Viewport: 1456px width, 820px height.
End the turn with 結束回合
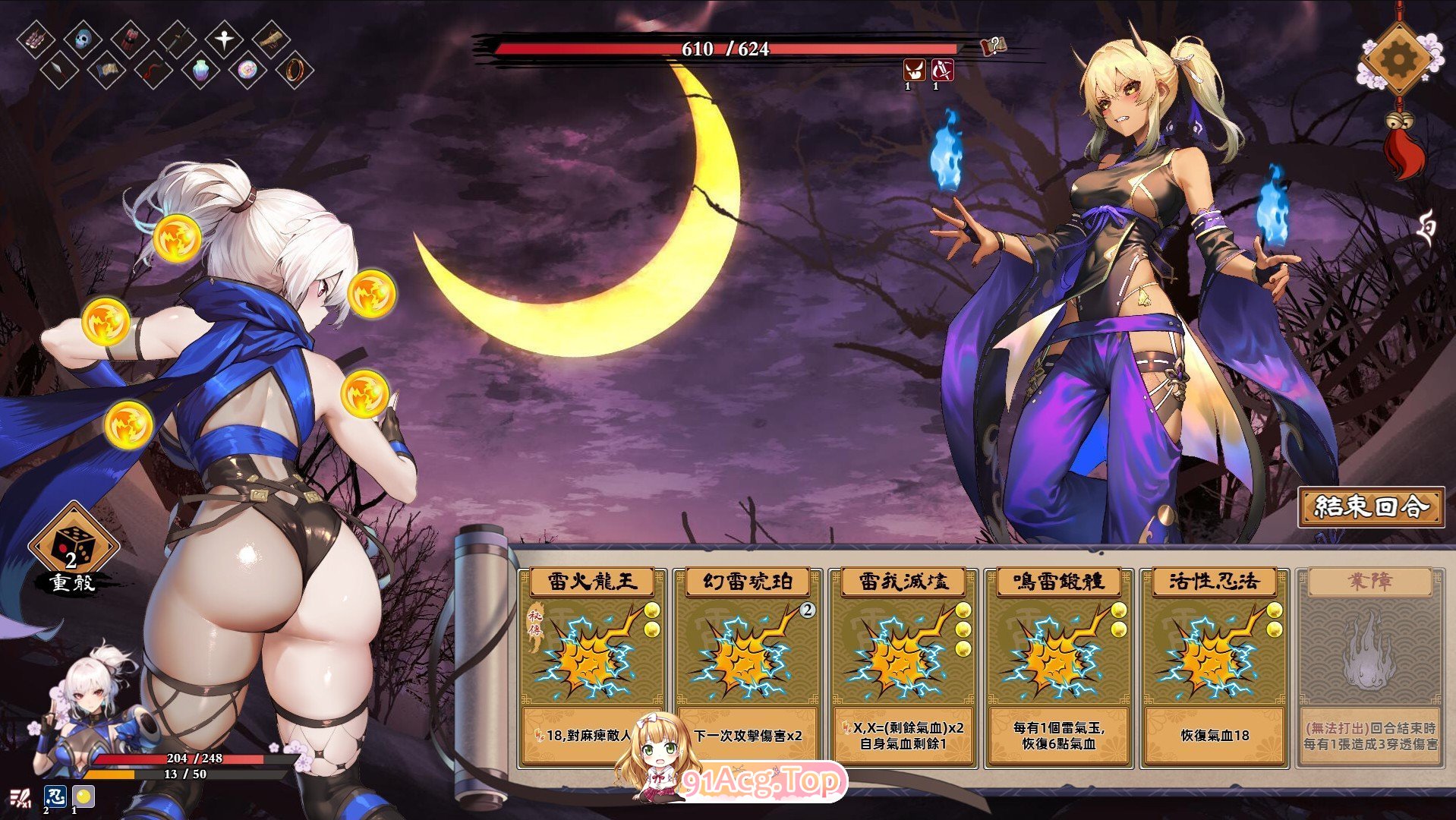pyautogui.click(x=1370, y=506)
